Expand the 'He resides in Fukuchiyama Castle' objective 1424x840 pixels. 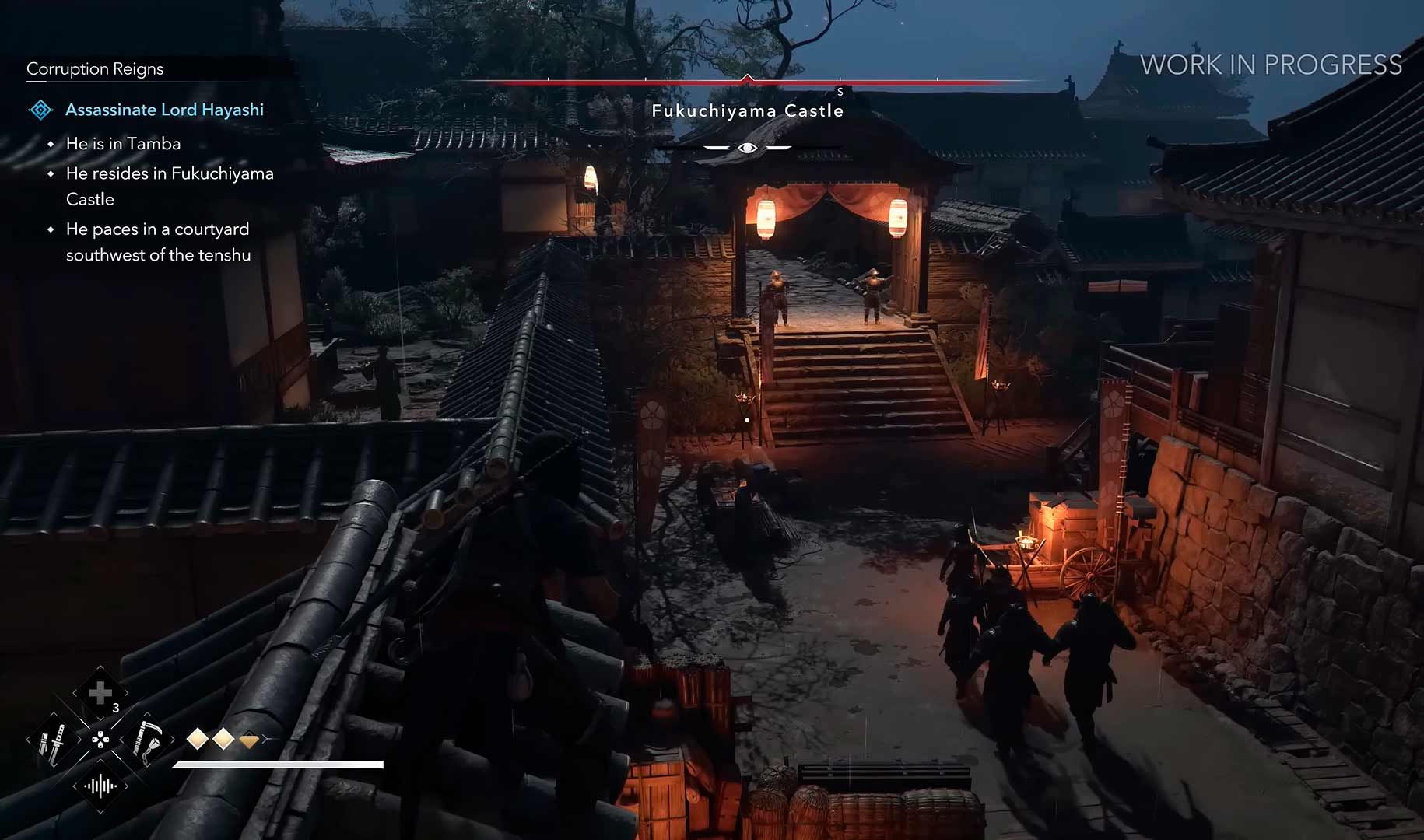pyautogui.click(x=169, y=173)
